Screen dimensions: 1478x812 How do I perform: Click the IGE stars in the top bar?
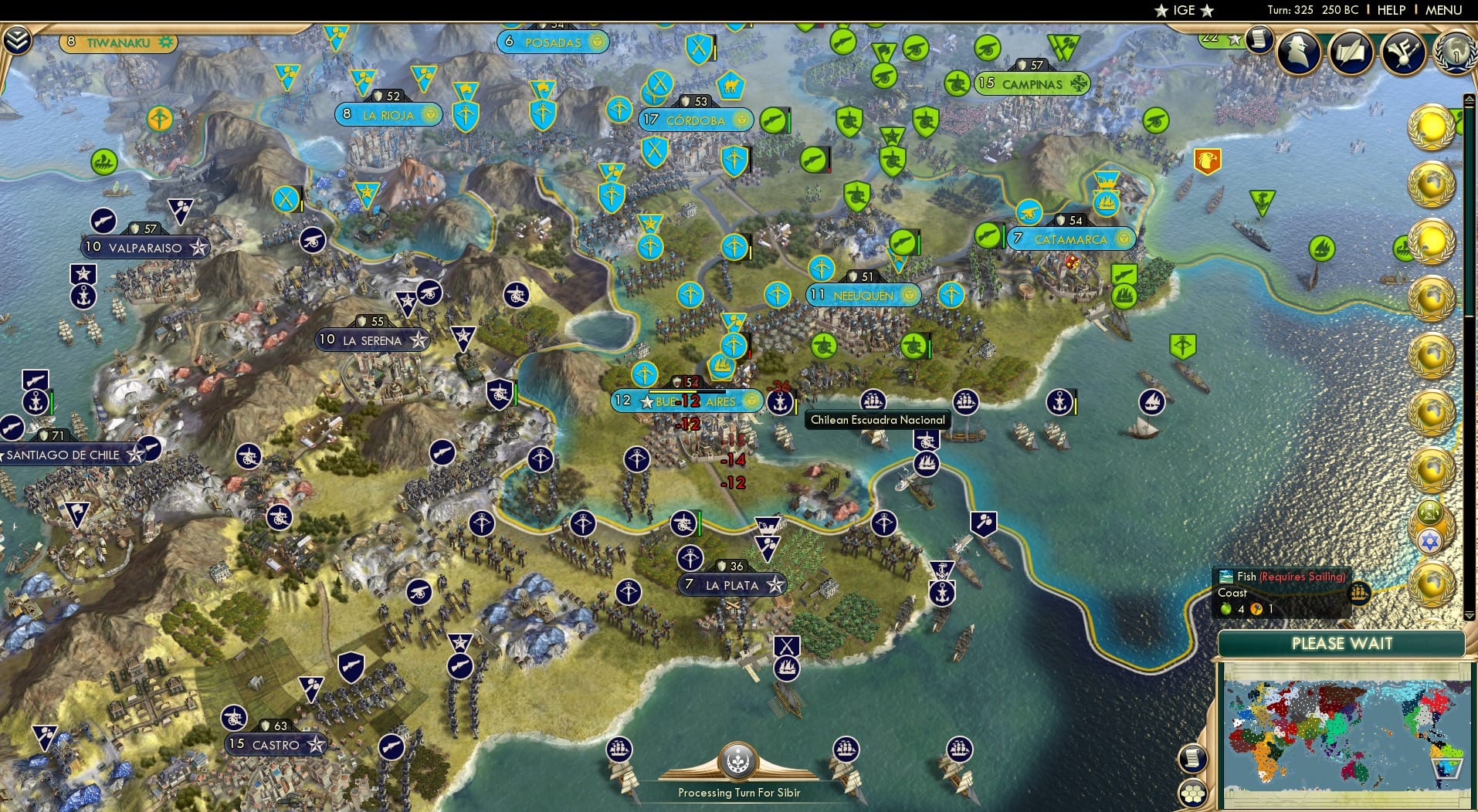[x=1183, y=10]
